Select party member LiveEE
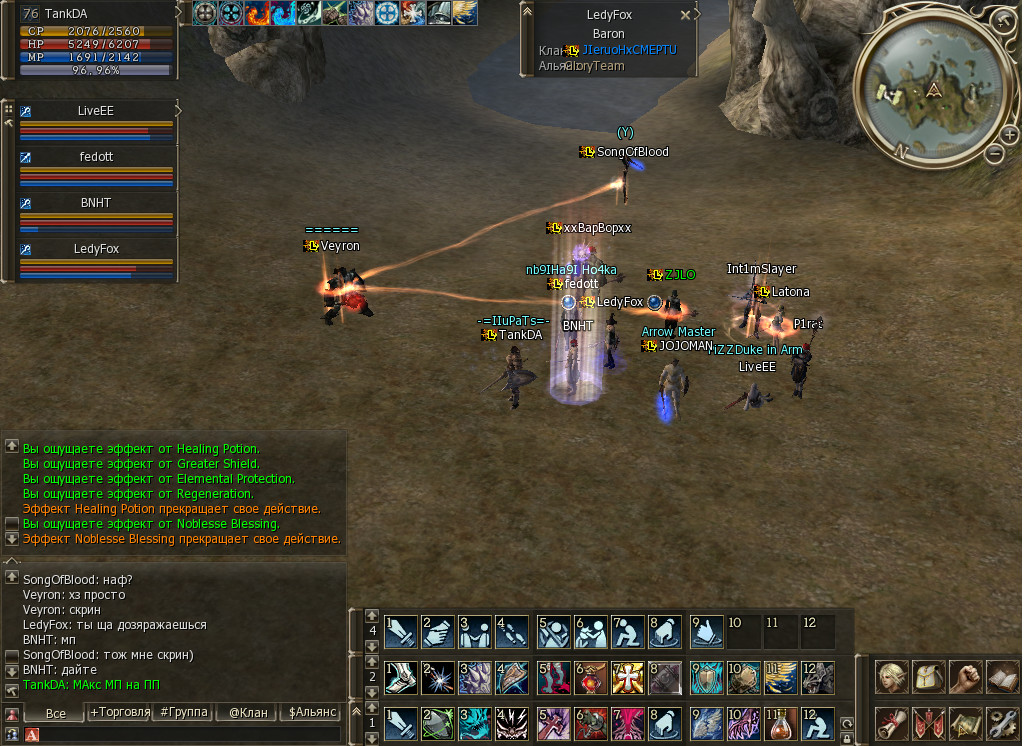This screenshot has width=1024, height=746. click(96, 111)
